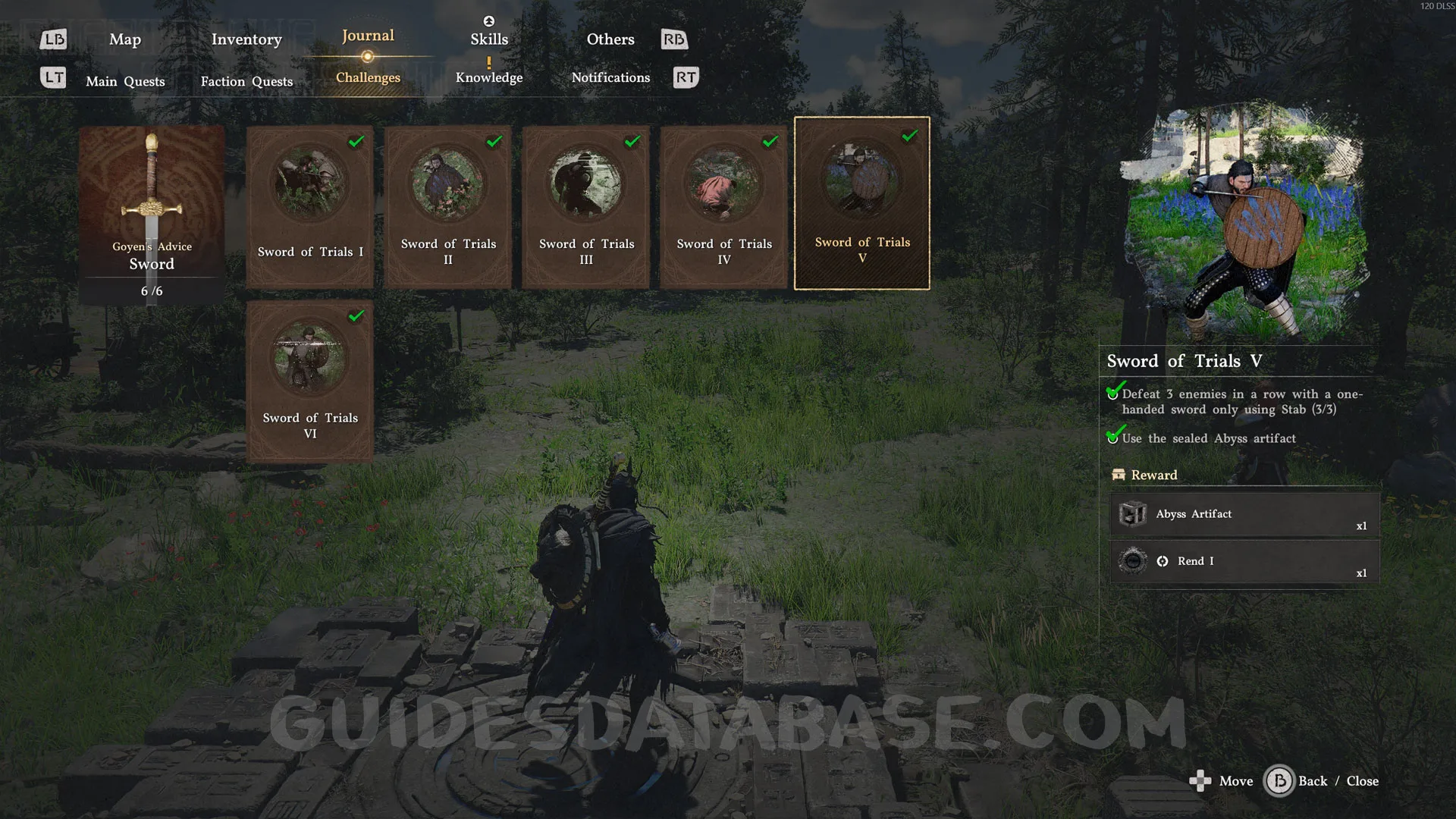
Task: Inspect the Rend I reward row
Action: 1244,562
